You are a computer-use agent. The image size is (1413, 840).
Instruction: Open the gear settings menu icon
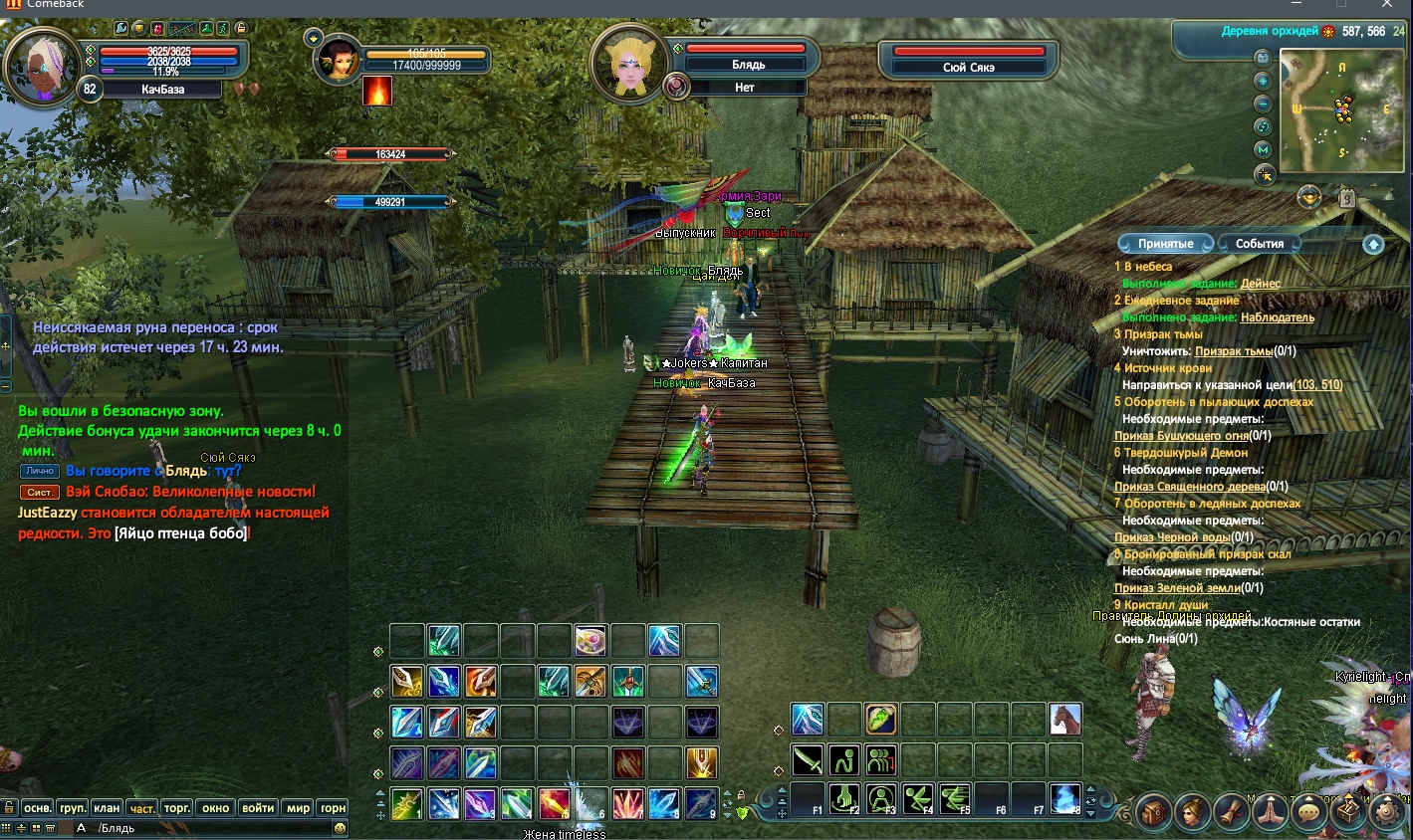click(1388, 812)
